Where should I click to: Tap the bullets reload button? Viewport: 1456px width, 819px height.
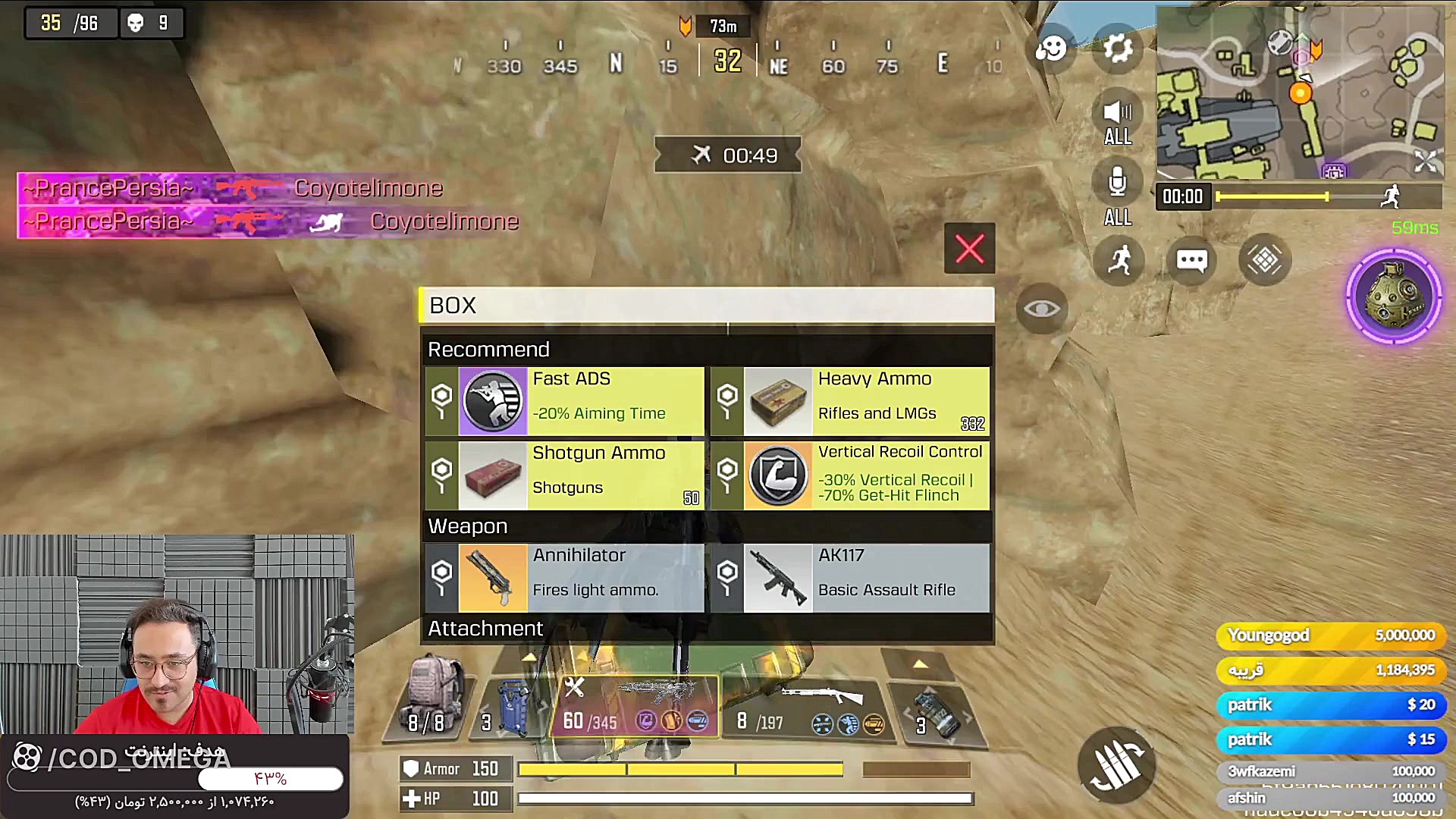coord(1116,764)
